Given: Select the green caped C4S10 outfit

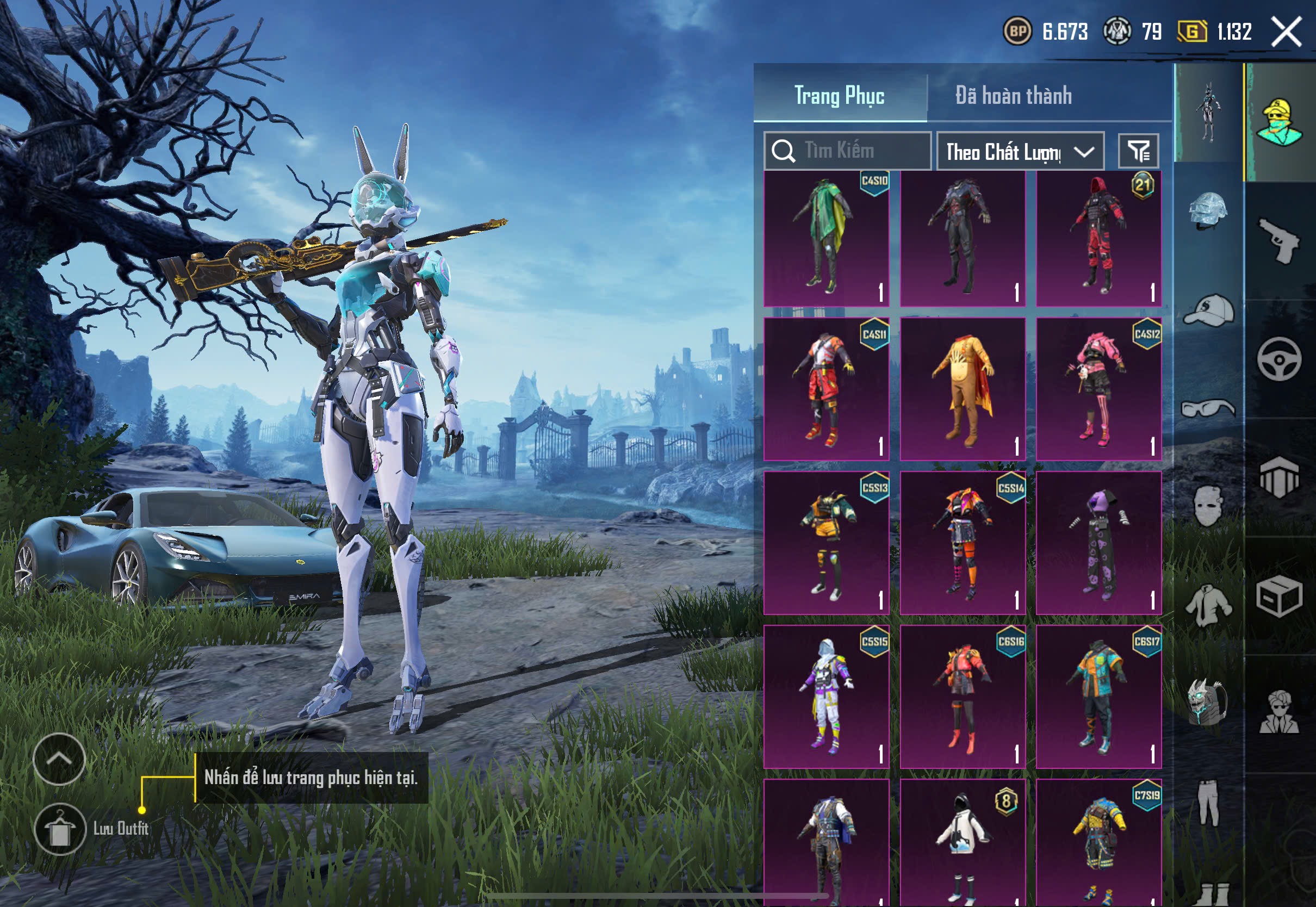Looking at the screenshot, I should [x=826, y=239].
